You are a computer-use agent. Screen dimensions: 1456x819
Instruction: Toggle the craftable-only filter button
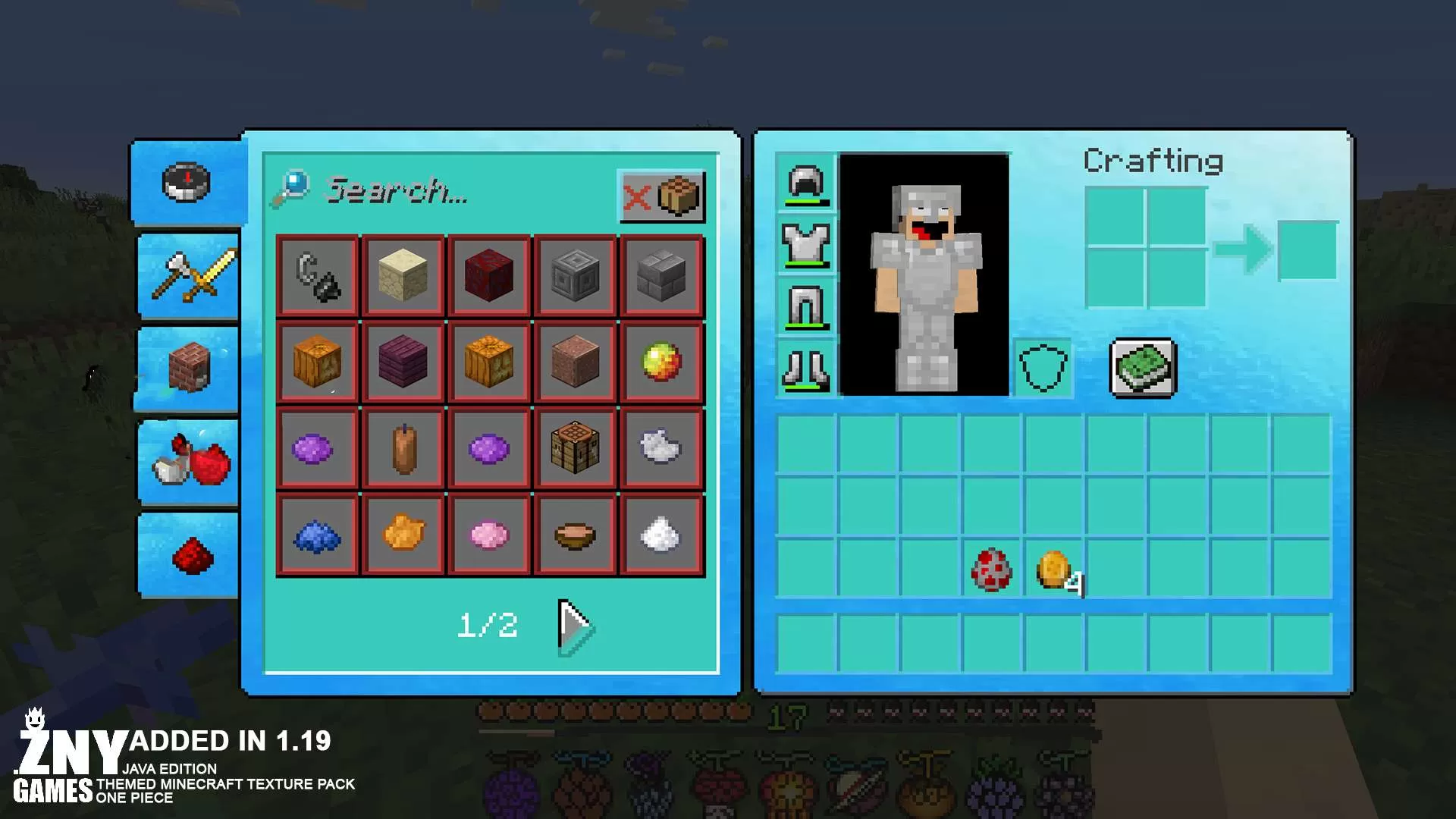tap(662, 196)
